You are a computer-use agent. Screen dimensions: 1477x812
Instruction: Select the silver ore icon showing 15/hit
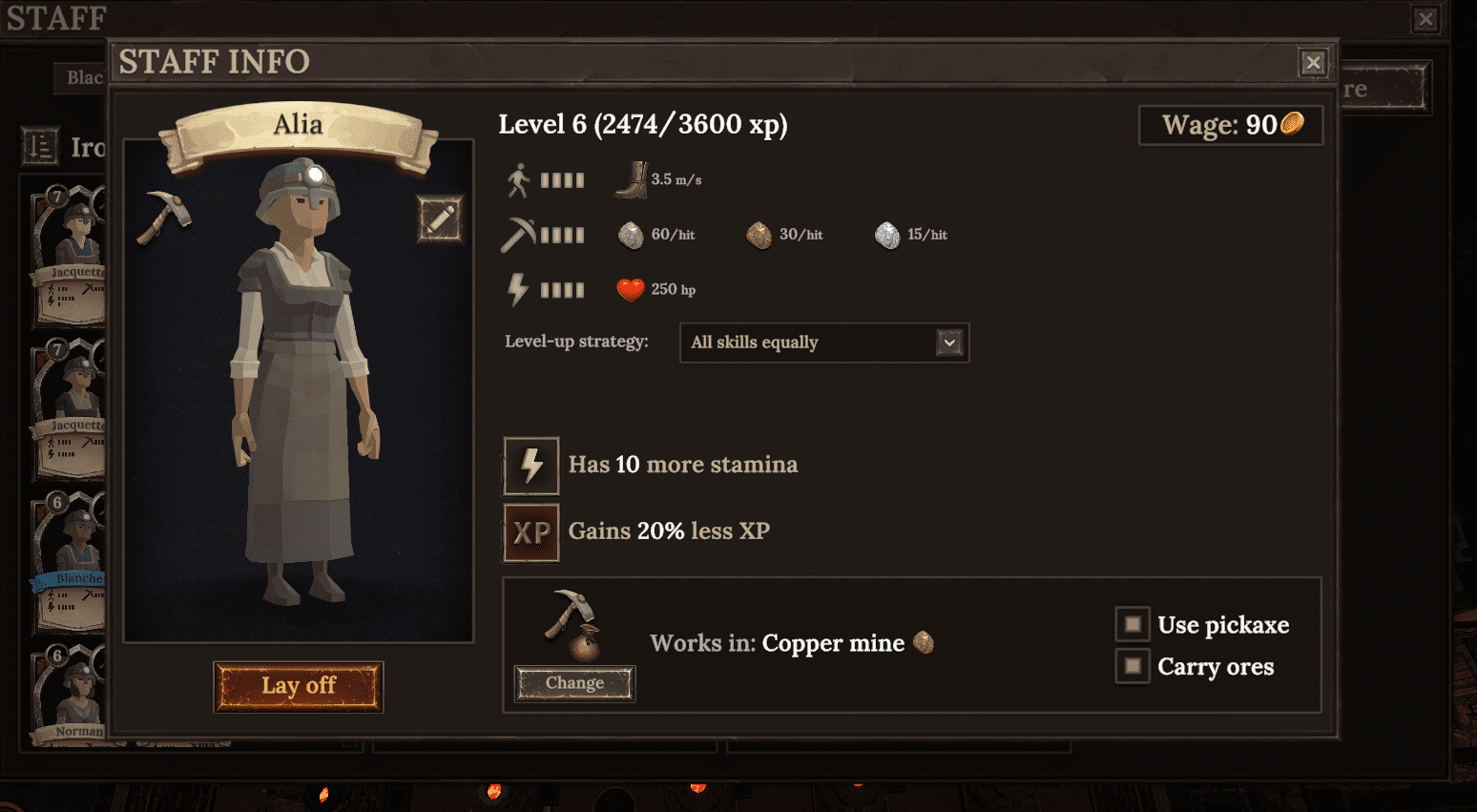pyautogui.click(x=887, y=235)
